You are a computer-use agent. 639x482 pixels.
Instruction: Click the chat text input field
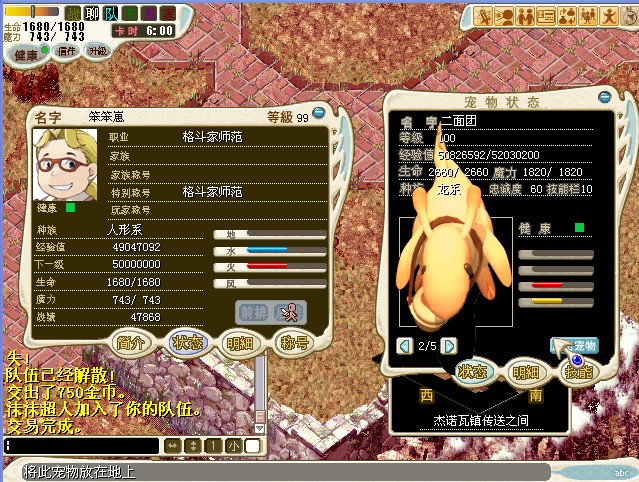coord(80,445)
